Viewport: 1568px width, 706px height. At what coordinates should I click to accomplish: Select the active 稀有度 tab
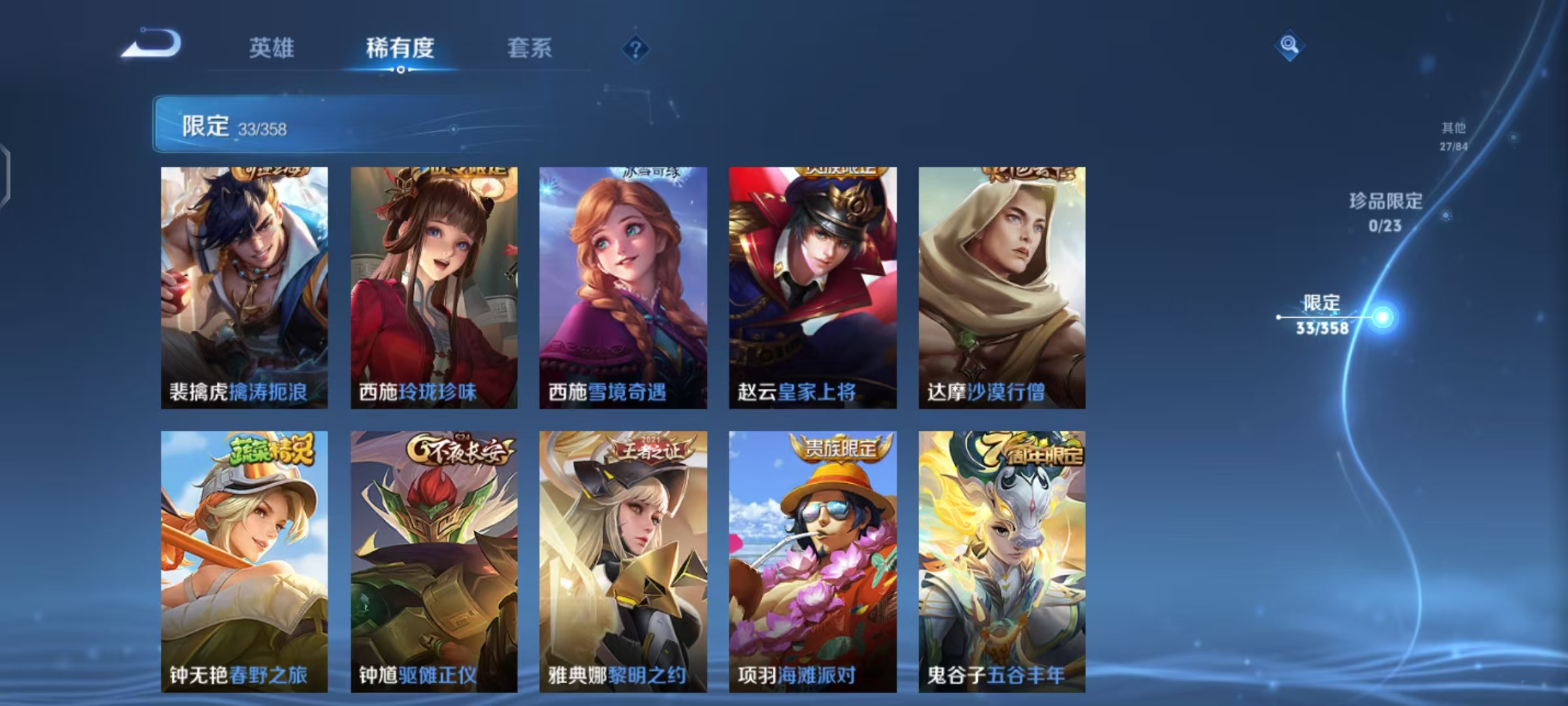[400, 48]
